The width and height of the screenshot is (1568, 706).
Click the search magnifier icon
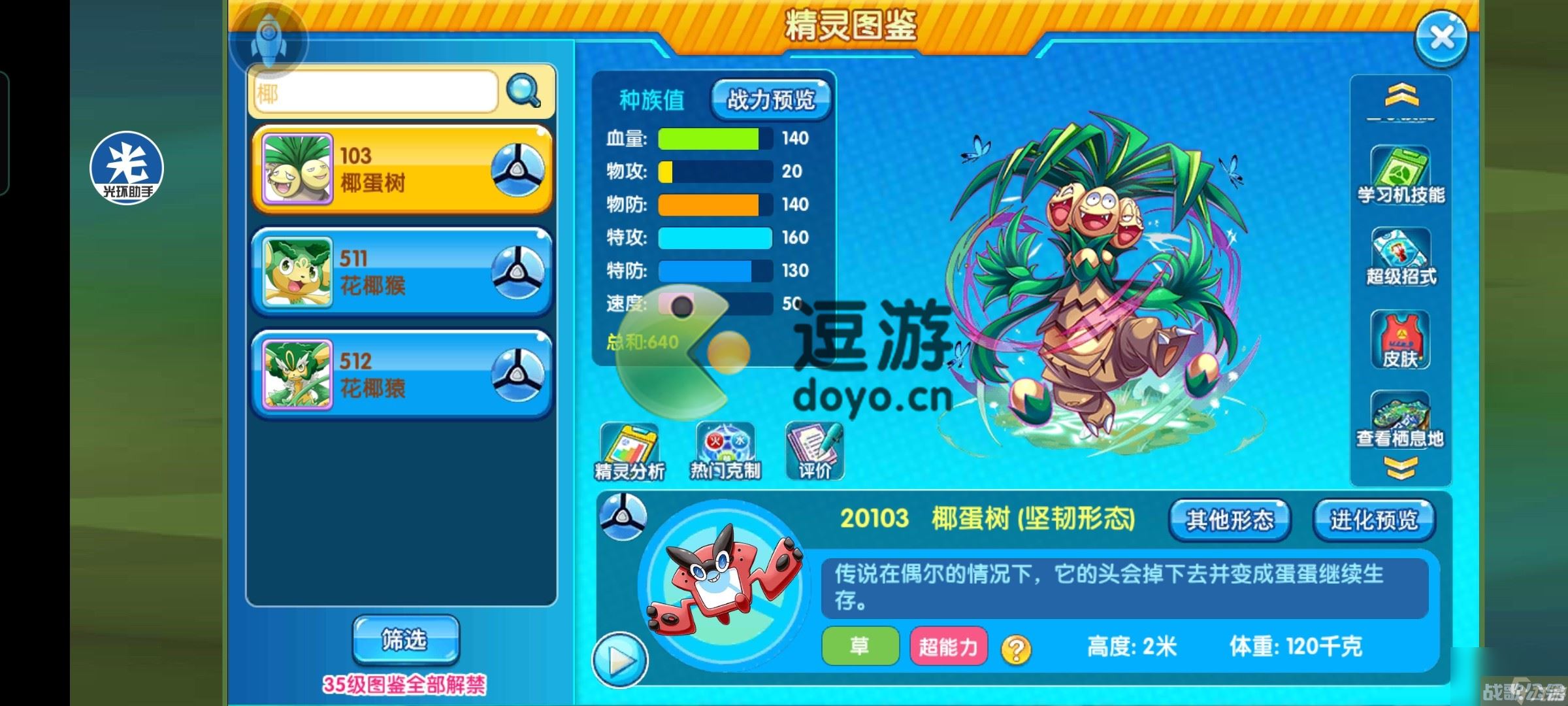tap(522, 92)
